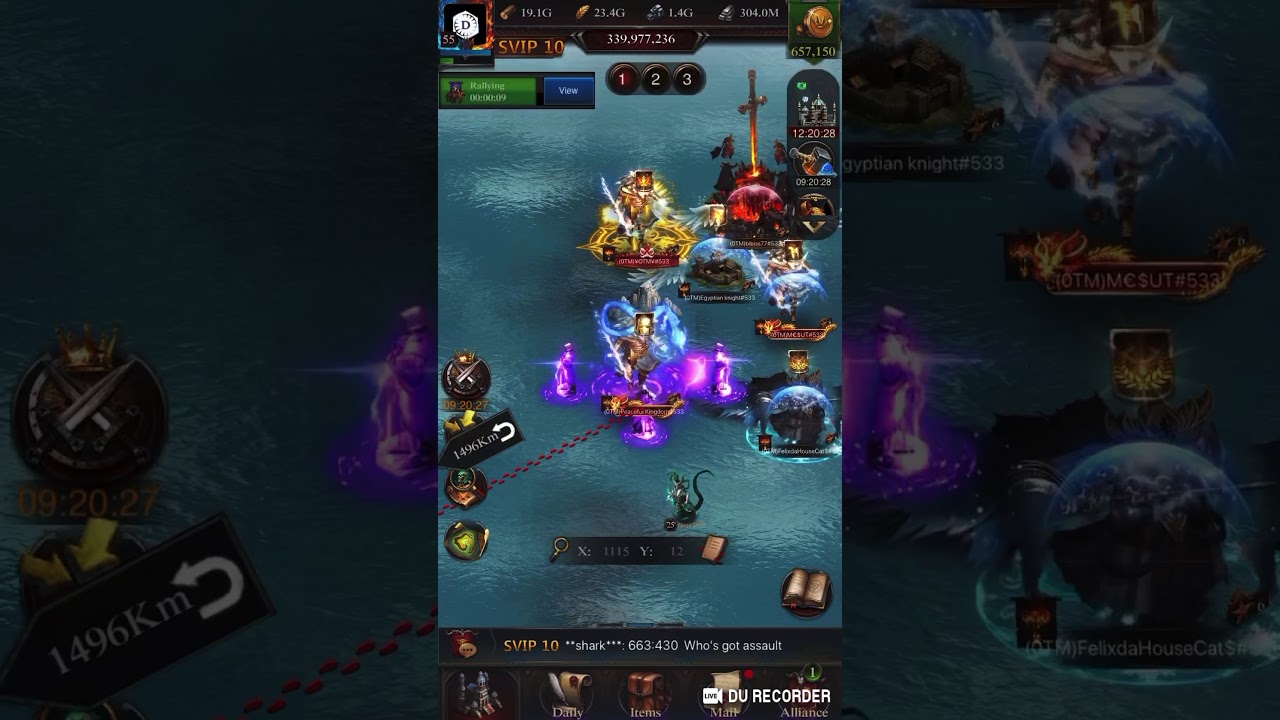Tap the View button for the rally
This screenshot has height=720, width=1280.
[568, 91]
